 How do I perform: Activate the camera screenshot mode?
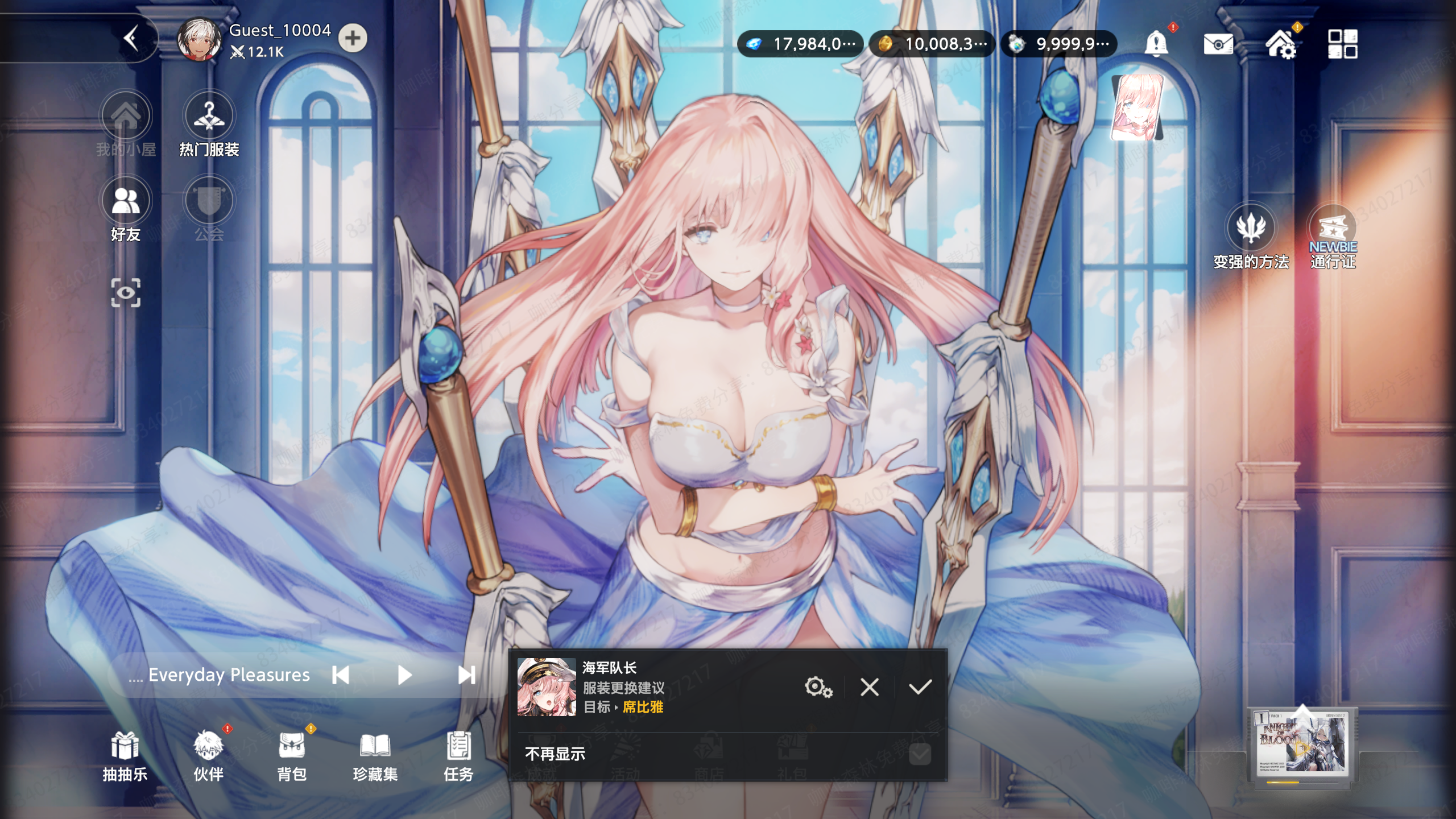tap(126, 292)
